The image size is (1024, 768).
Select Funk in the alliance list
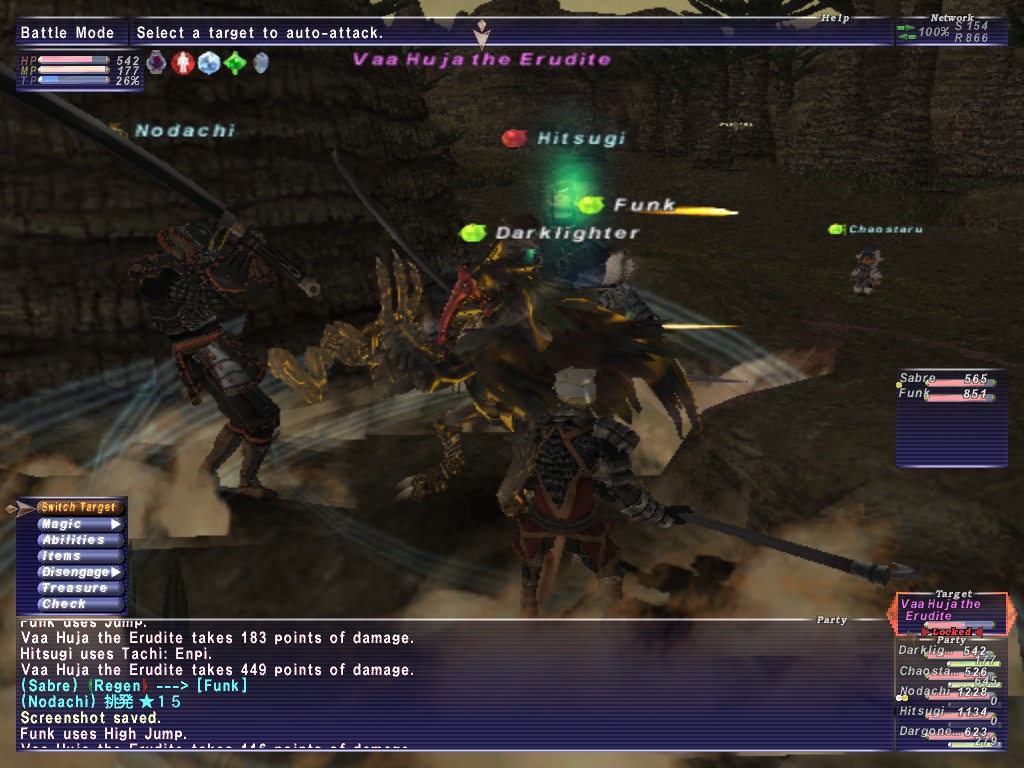(x=944, y=395)
